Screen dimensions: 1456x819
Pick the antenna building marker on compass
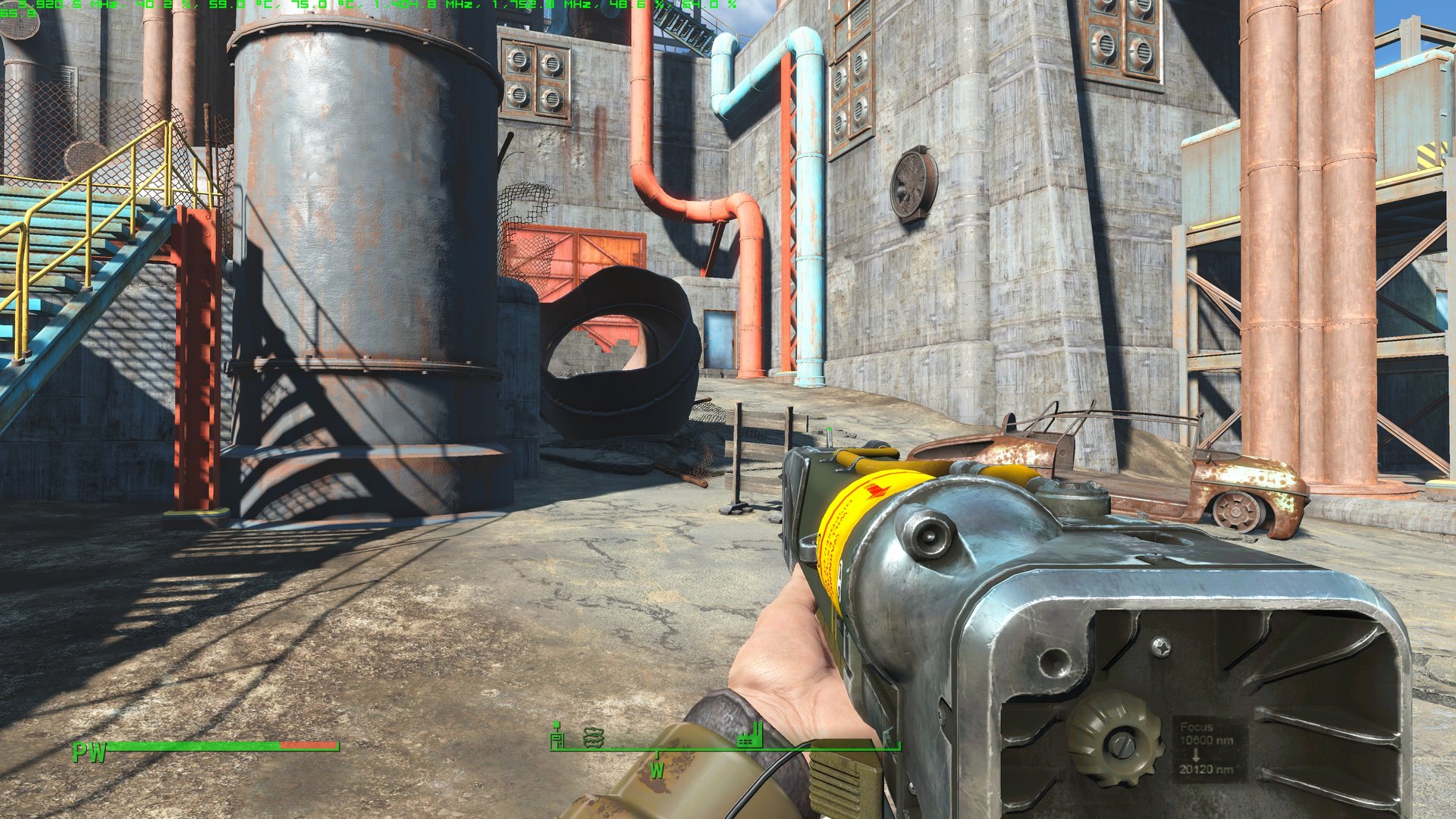[557, 735]
